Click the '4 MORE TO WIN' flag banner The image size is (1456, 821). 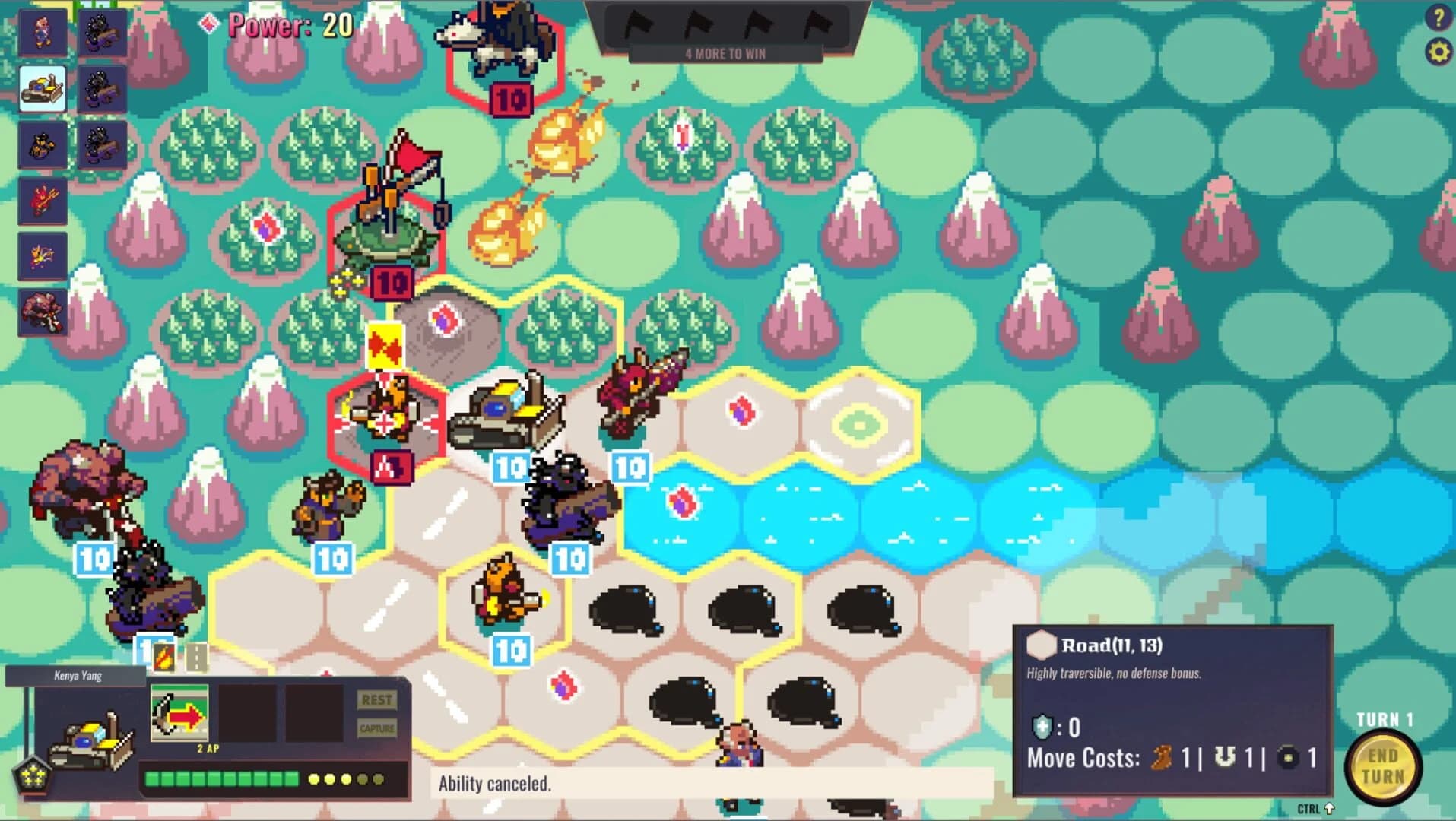click(724, 53)
